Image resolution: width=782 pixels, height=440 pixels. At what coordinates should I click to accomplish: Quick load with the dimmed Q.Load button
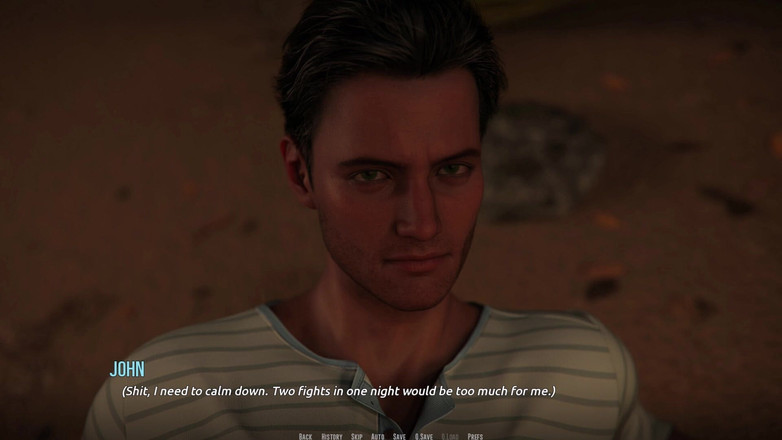coord(450,436)
